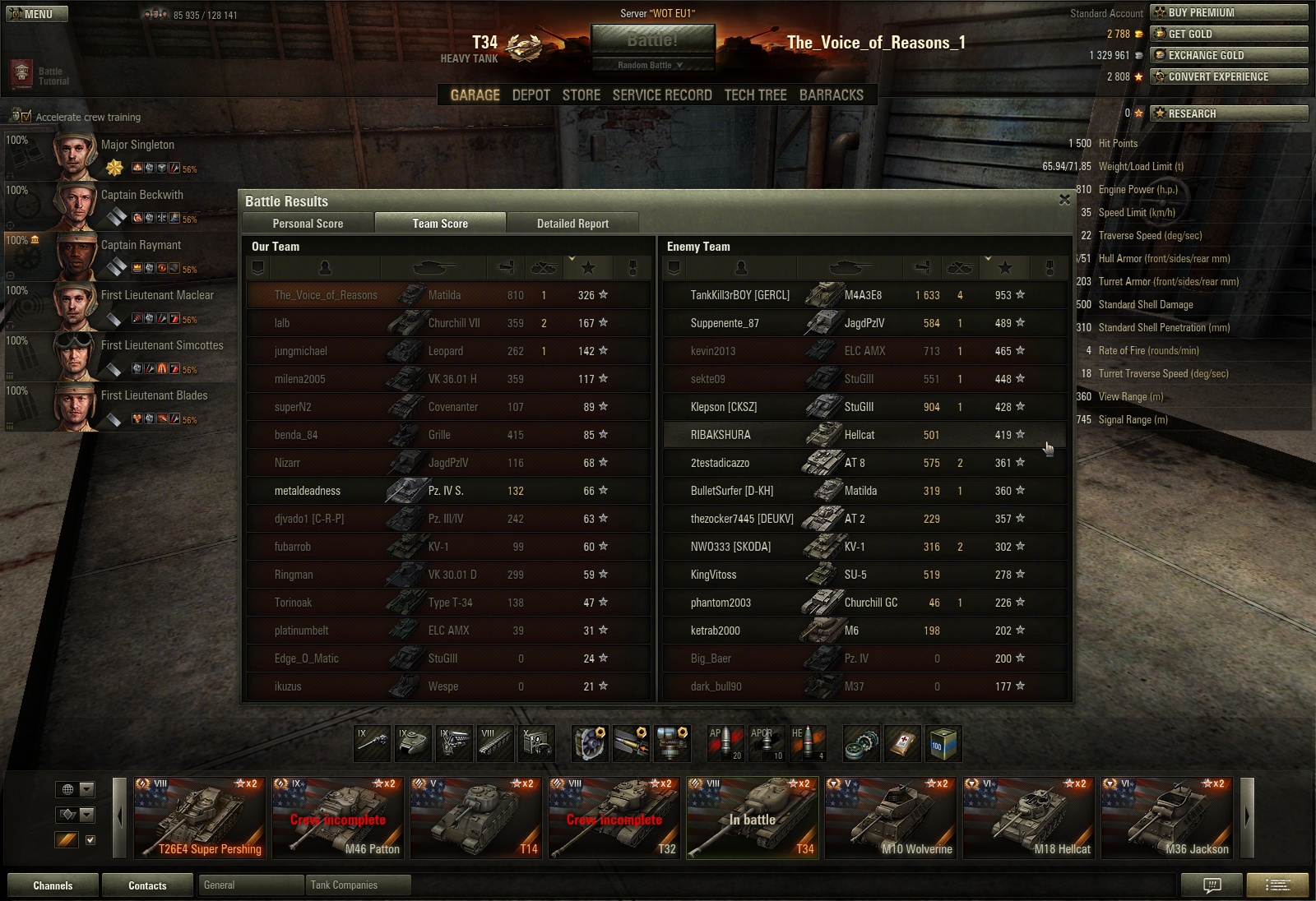The height and width of the screenshot is (901, 1316).
Task: Select Convert Experience
Action: pyautogui.click(x=1229, y=76)
